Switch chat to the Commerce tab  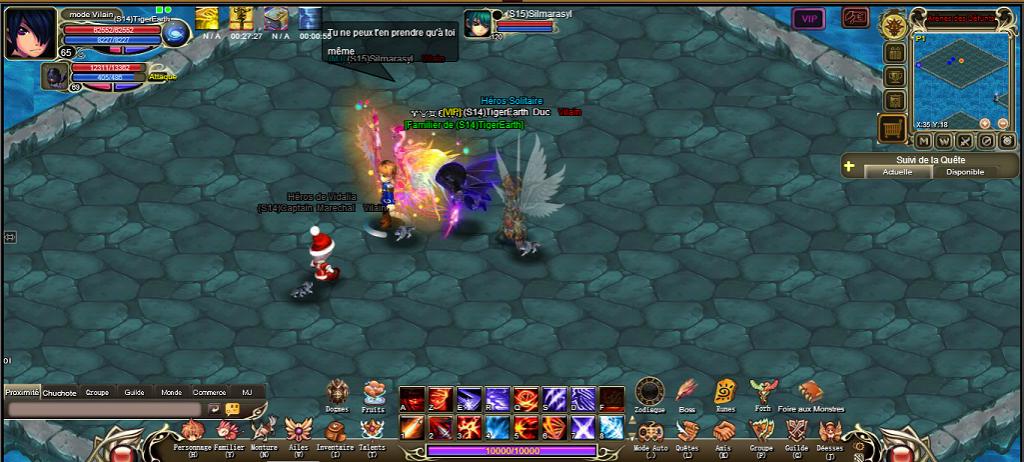(209, 393)
